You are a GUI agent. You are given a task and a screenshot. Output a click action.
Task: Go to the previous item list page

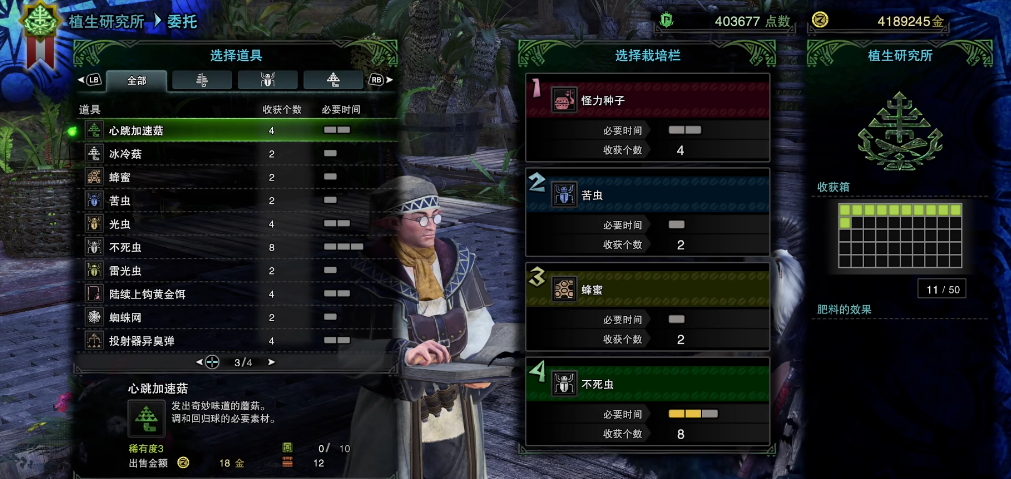(x=199, y=362)
